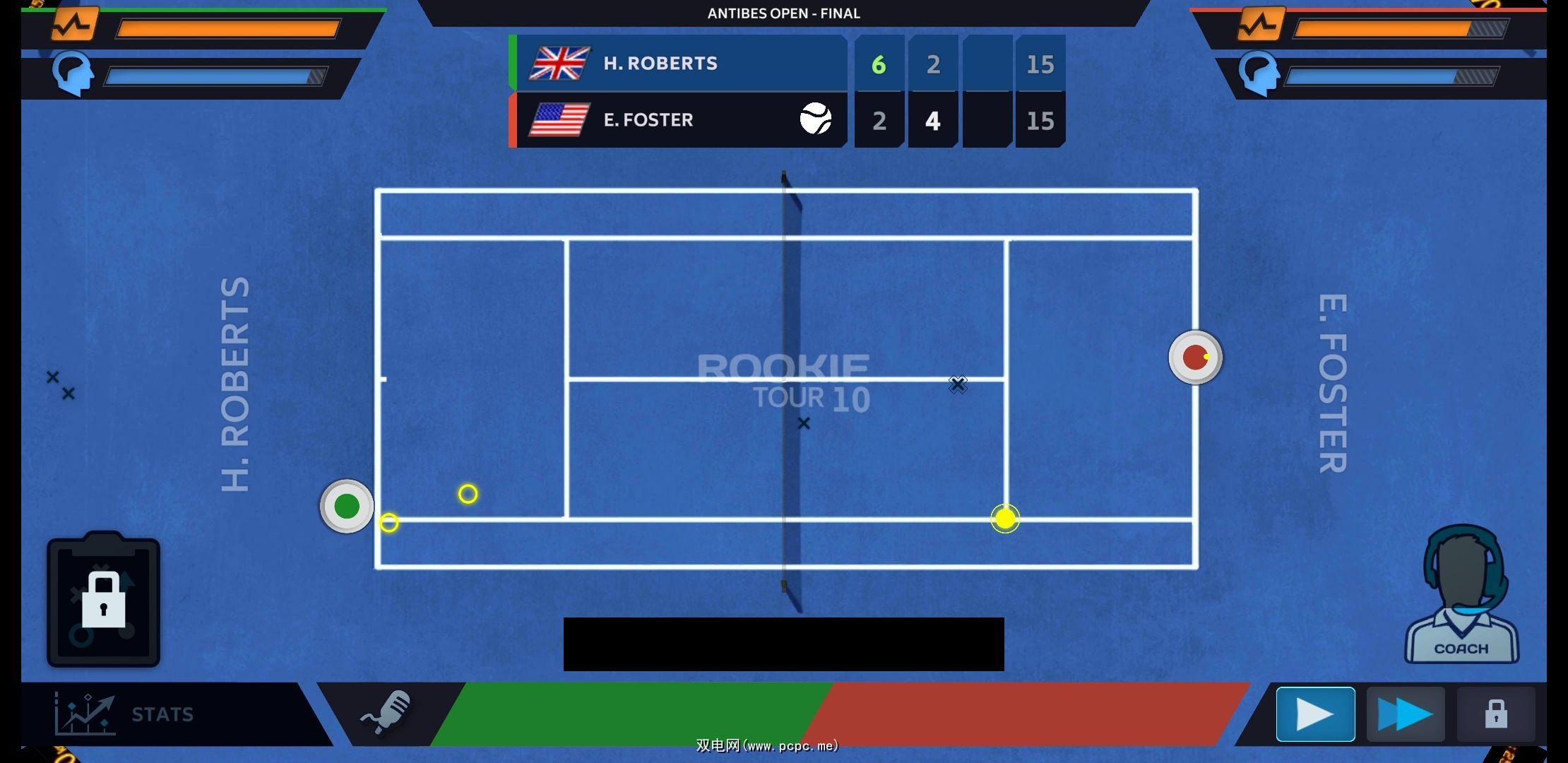Open the Coach advice
The height and width of the screenshot is (763, 1568).
point(1461,597)
